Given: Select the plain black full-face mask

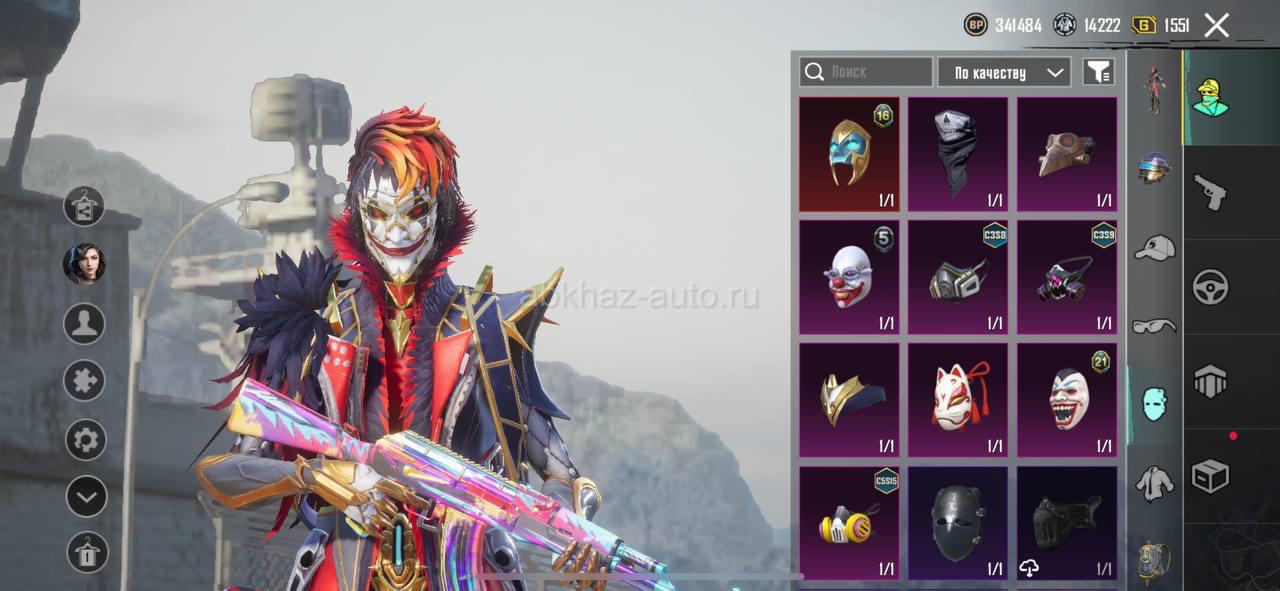Looking at the screenshot, I should click(958, 523).
